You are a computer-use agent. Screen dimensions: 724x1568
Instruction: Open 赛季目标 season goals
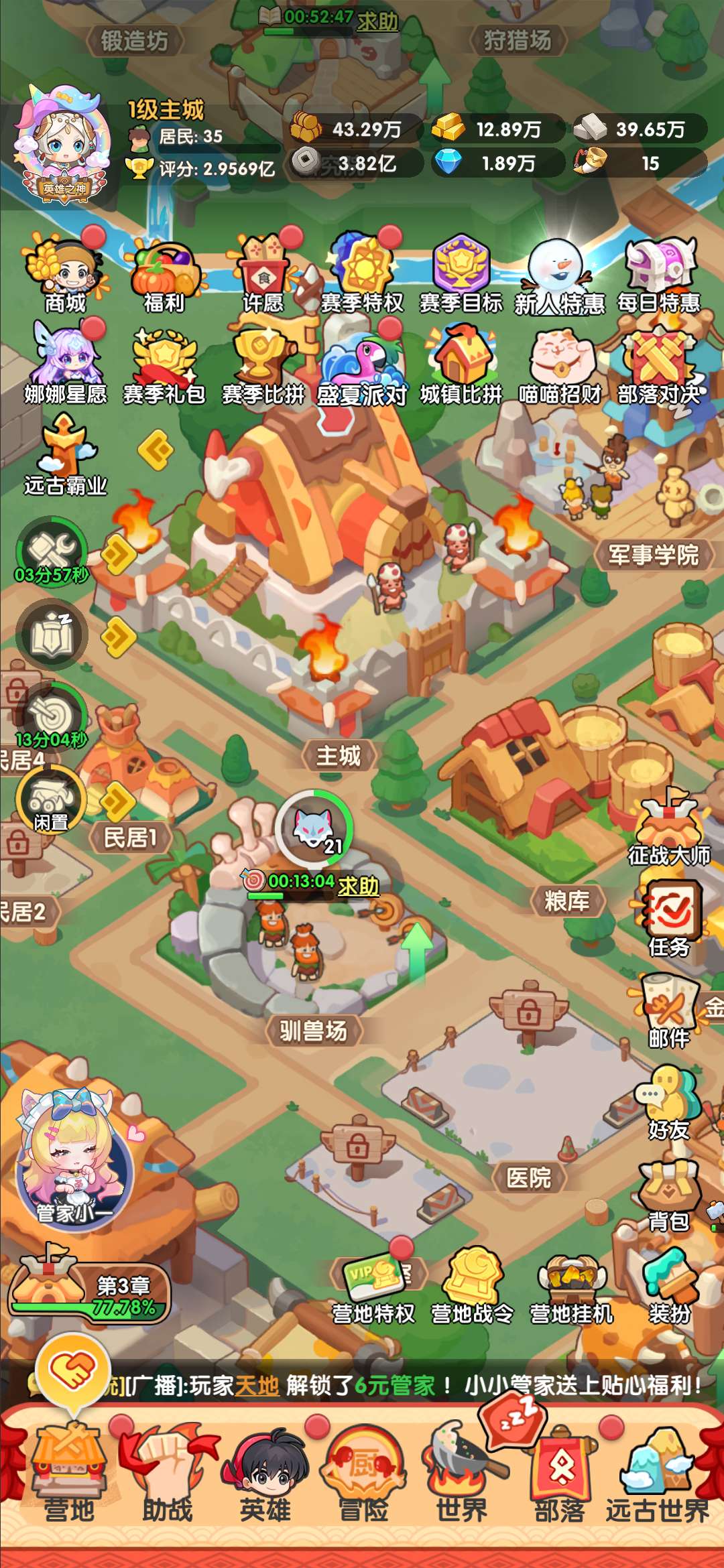[461, 276]
